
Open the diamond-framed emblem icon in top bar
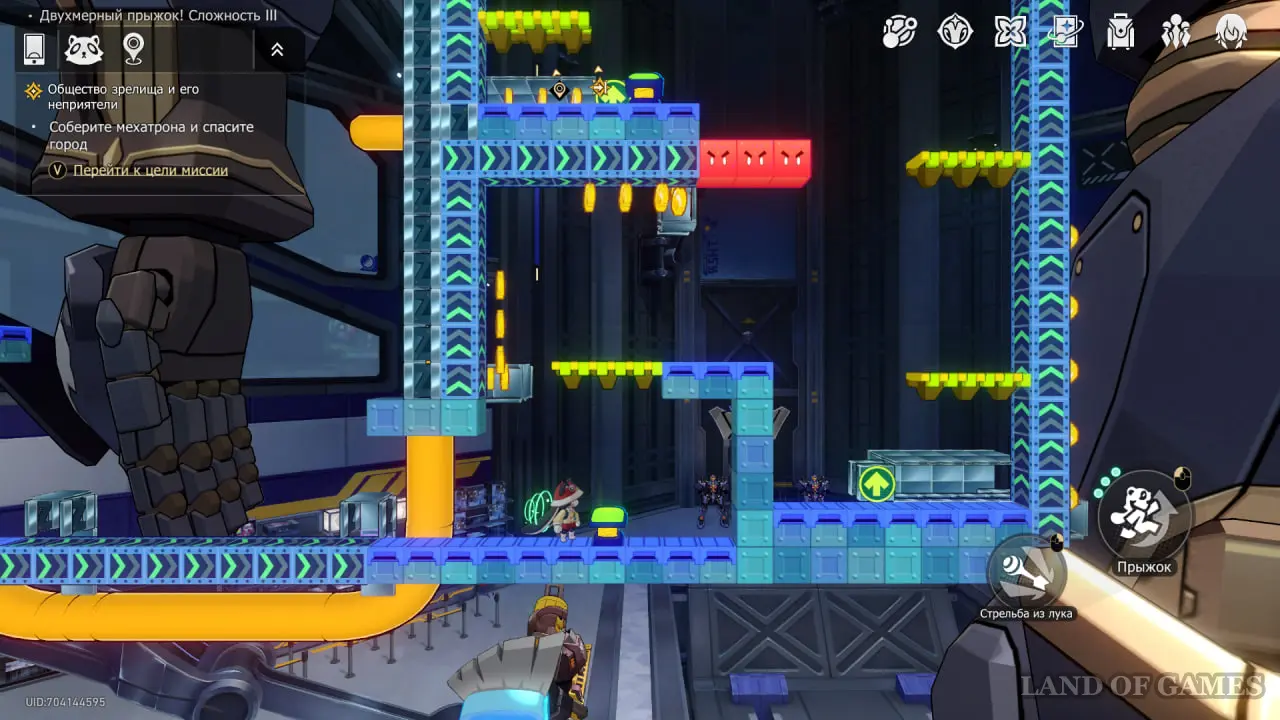tap(955, 32)
